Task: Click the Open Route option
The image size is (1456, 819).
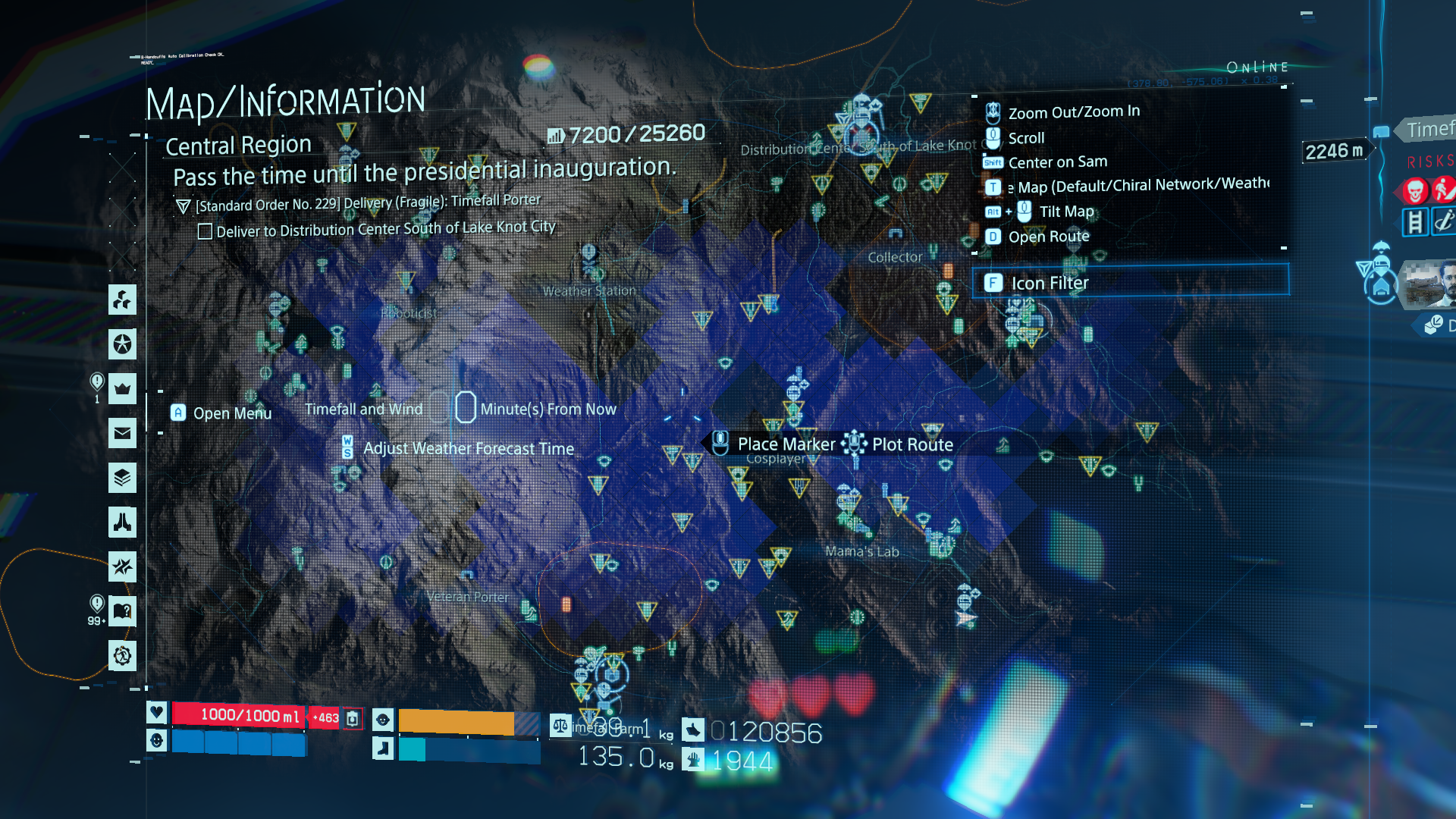Action: [1048, 237]
